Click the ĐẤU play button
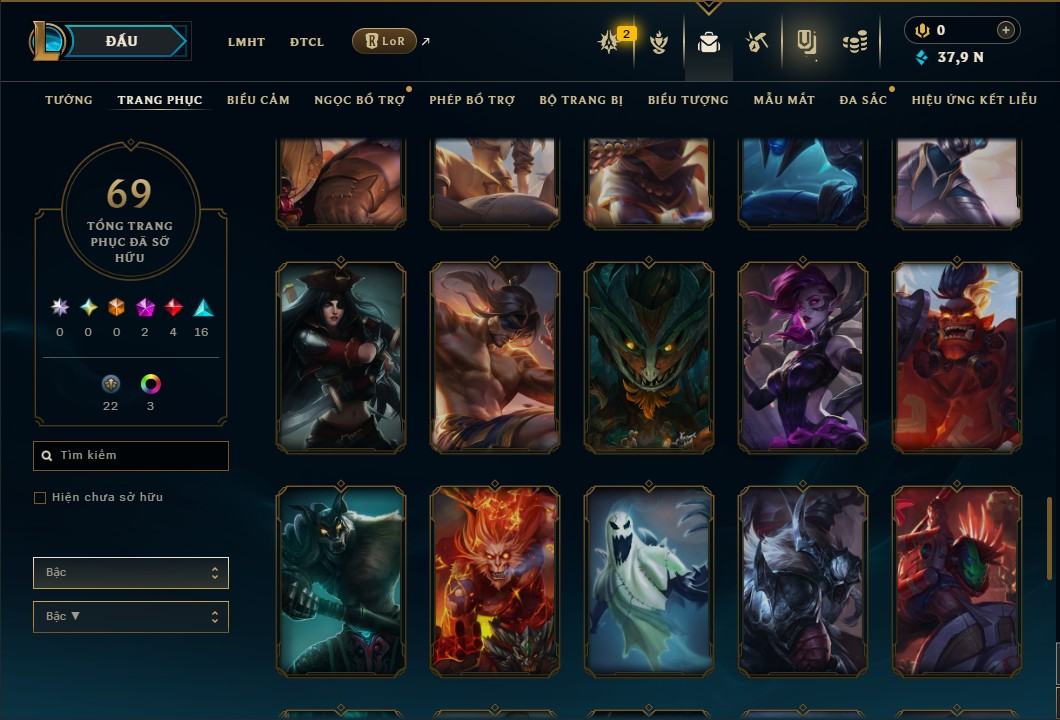1060x720 pixels. coord(120,41)
